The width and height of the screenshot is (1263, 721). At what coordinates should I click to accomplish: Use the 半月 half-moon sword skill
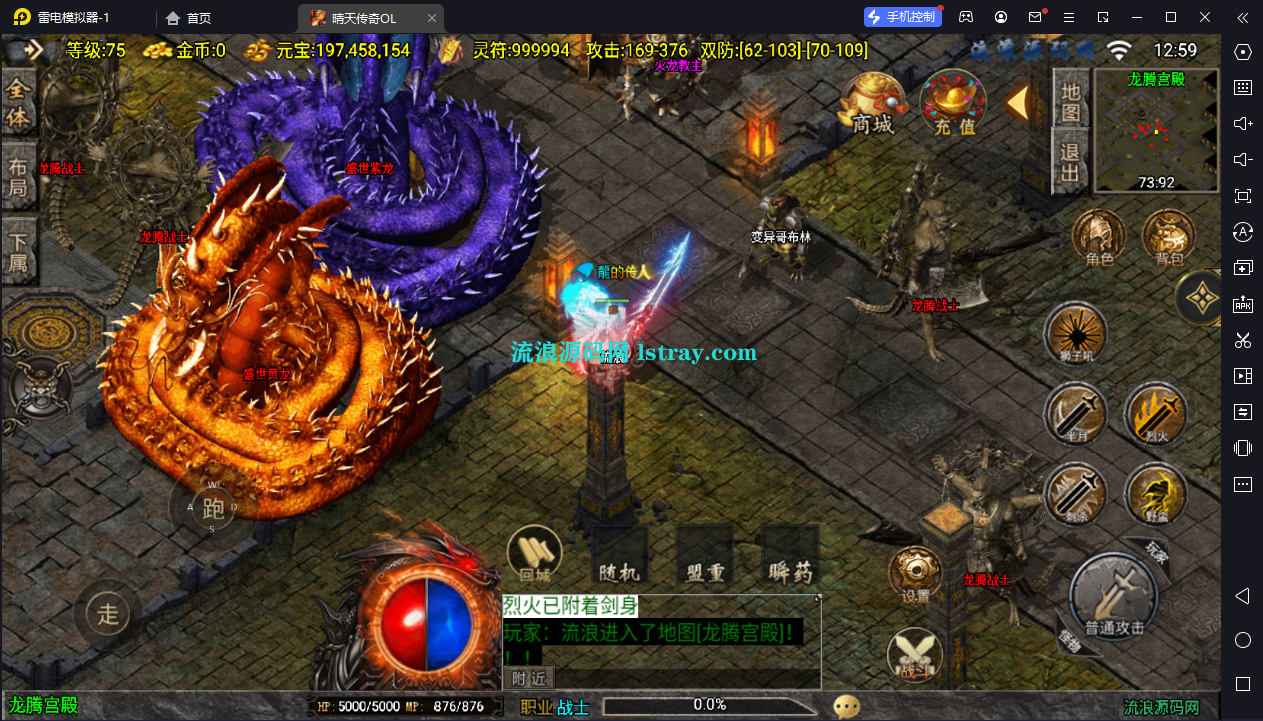point(1075,415)
